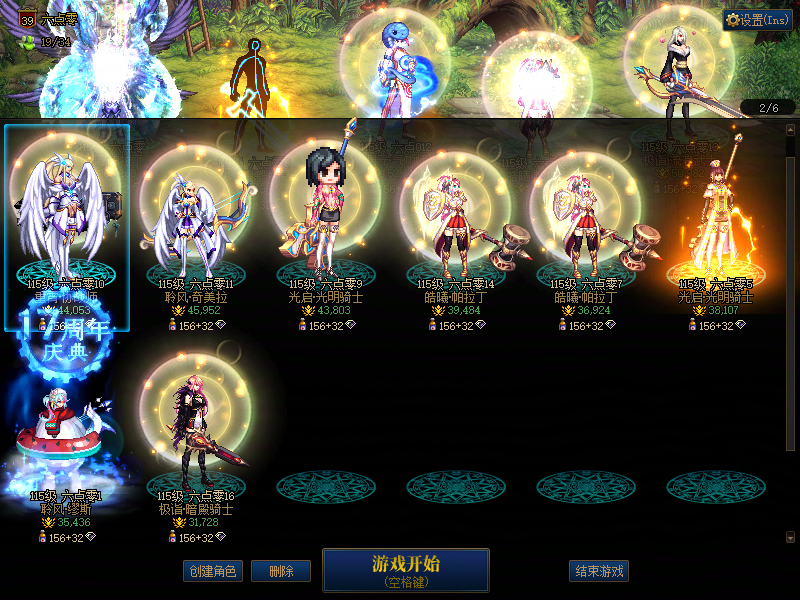
Task: Start the game with 游戏开始
Action: tap(405, 569)
